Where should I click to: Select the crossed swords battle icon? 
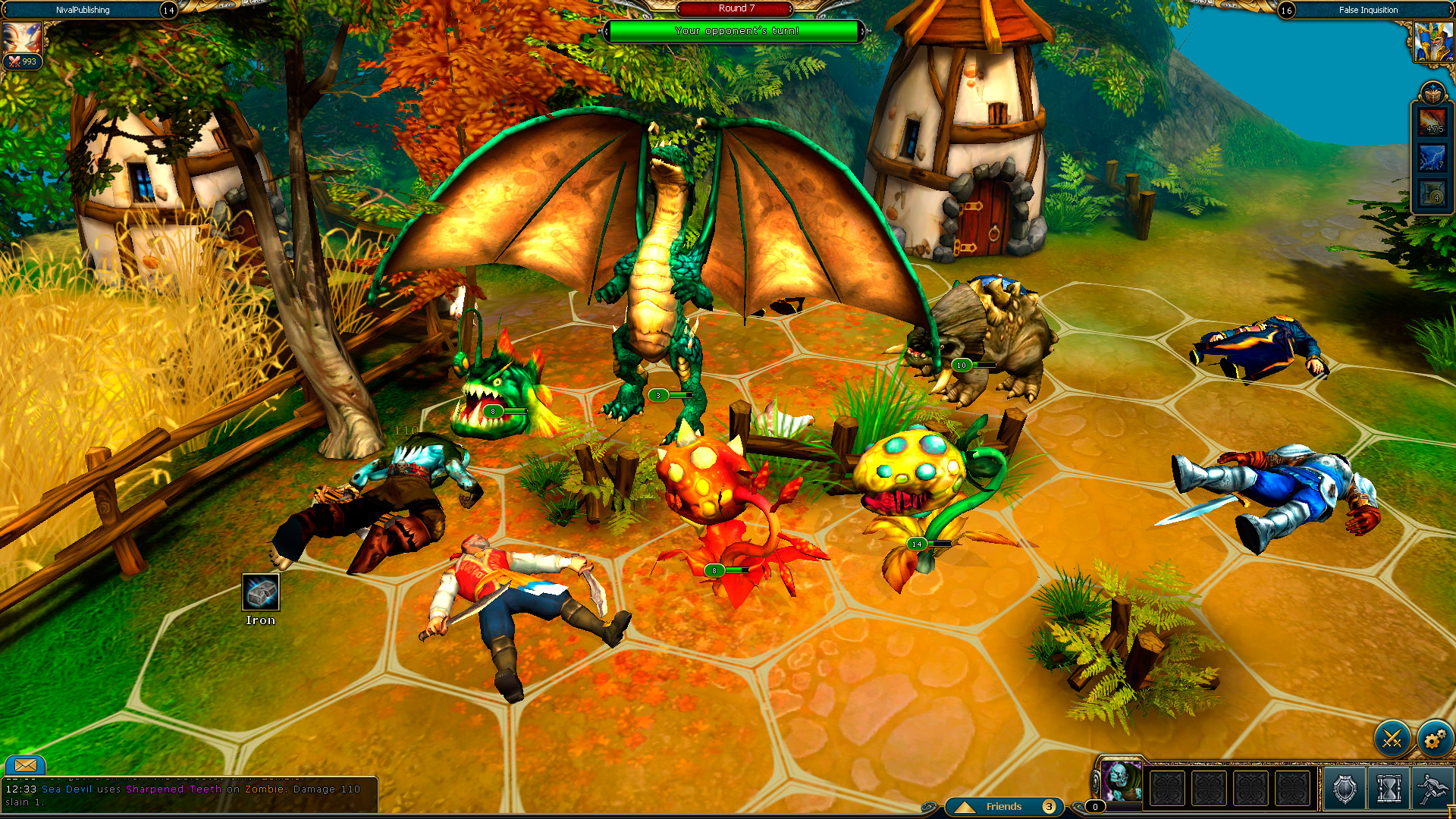(1392, 737)
